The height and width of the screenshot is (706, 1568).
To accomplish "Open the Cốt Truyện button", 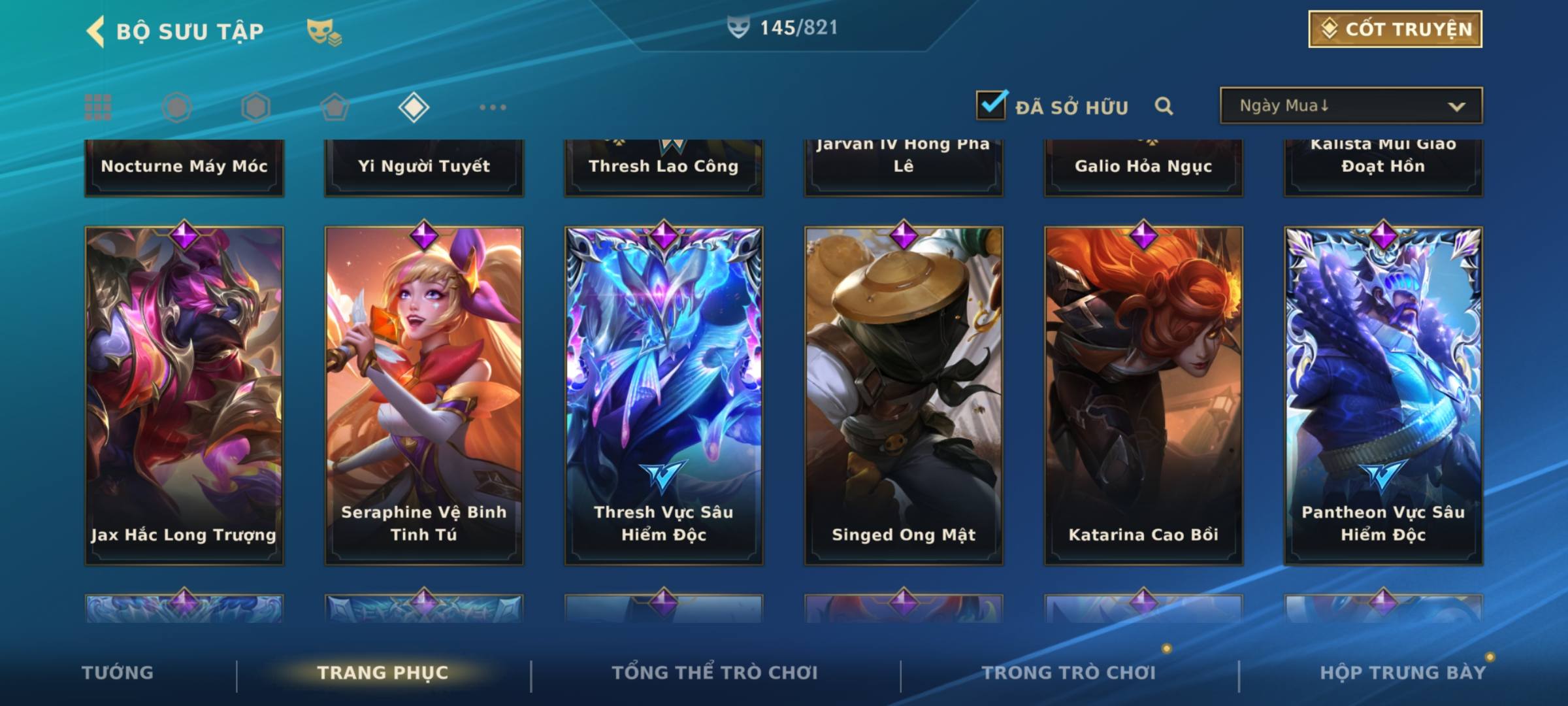I will 1394,29.
